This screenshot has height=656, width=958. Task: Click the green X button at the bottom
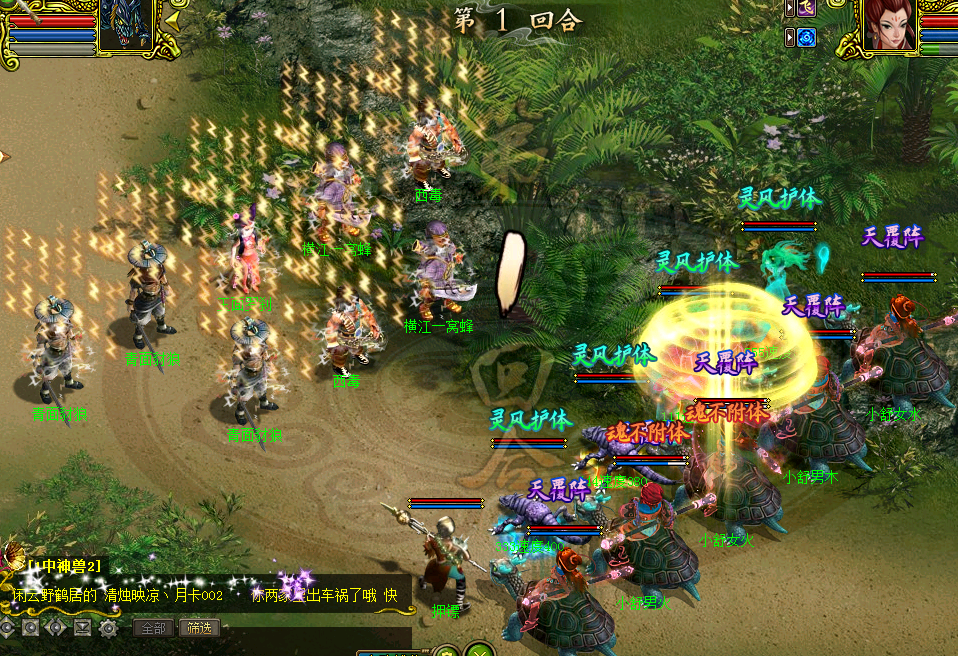480,651
